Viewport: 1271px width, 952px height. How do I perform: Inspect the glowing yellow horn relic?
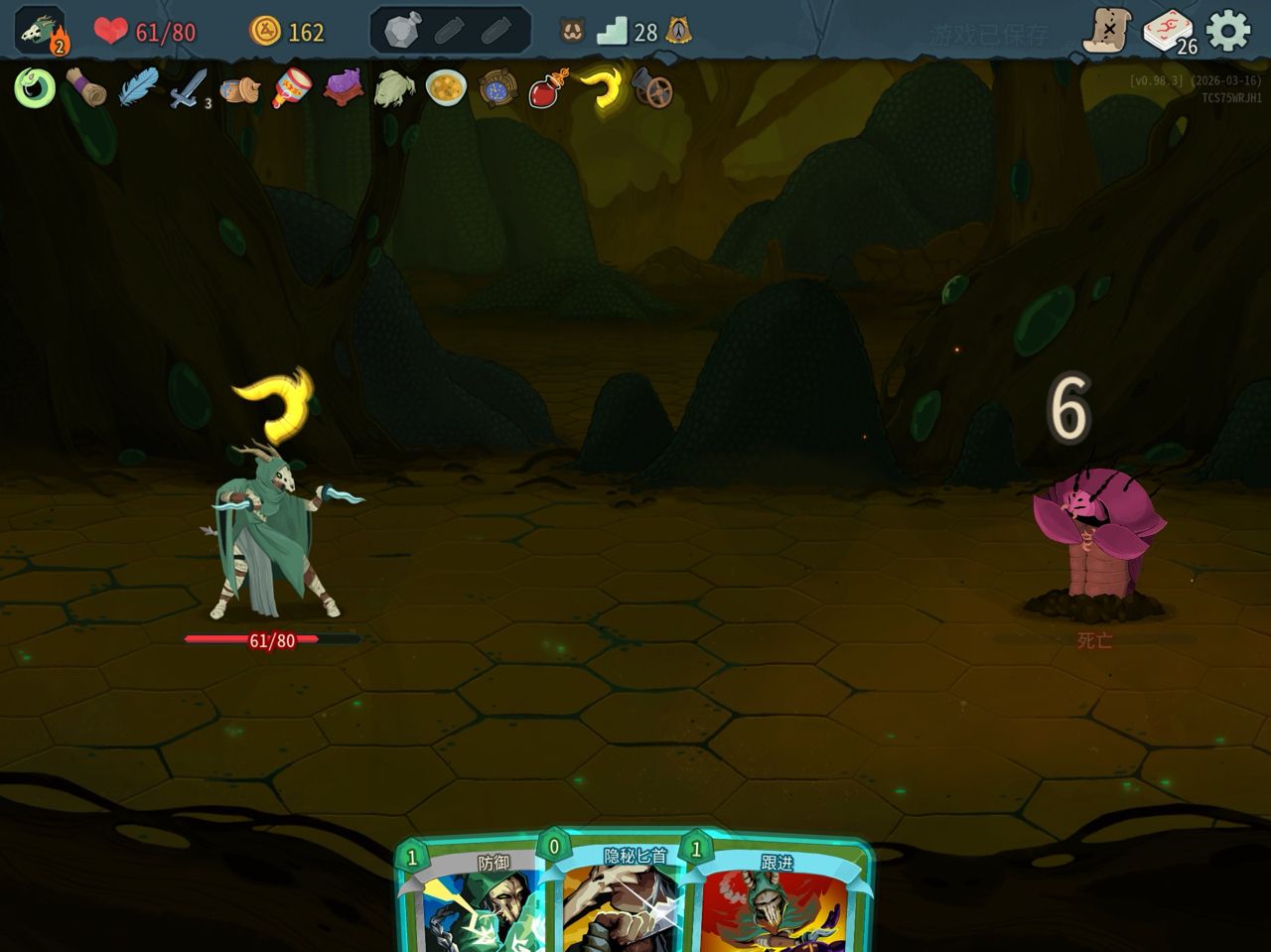coord(602,88)
